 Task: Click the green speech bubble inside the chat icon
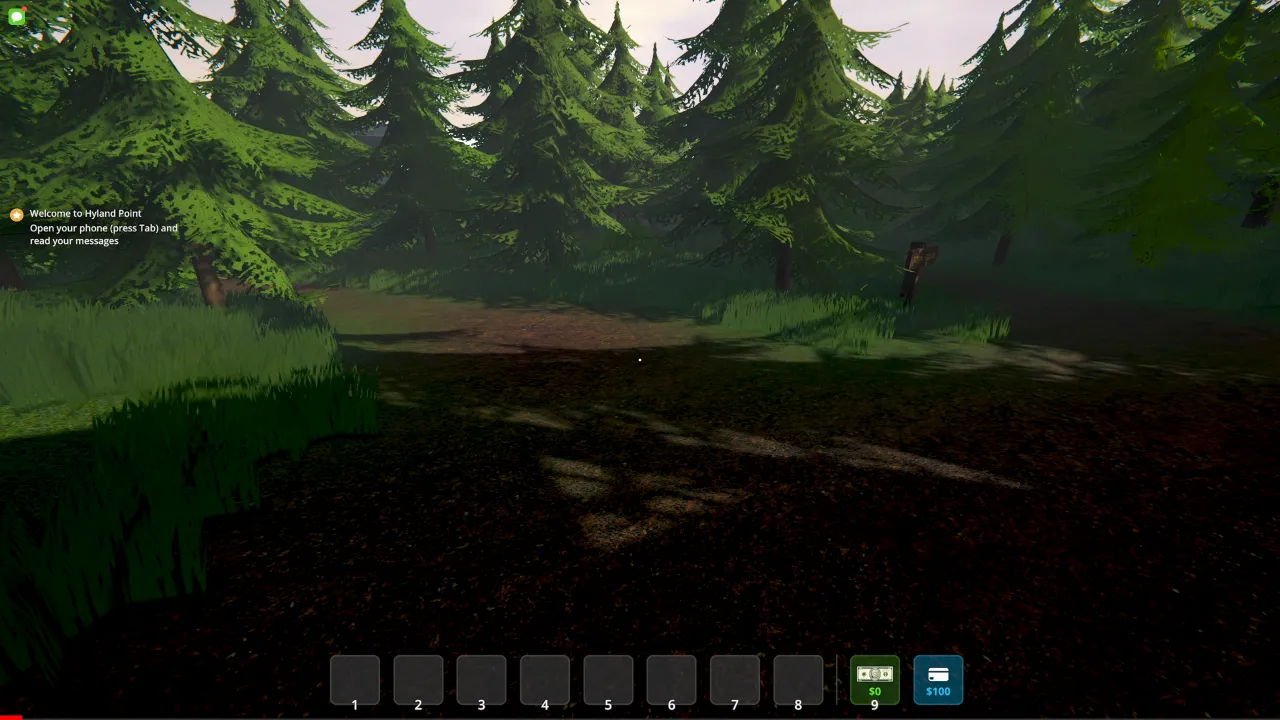coord(16,16)
